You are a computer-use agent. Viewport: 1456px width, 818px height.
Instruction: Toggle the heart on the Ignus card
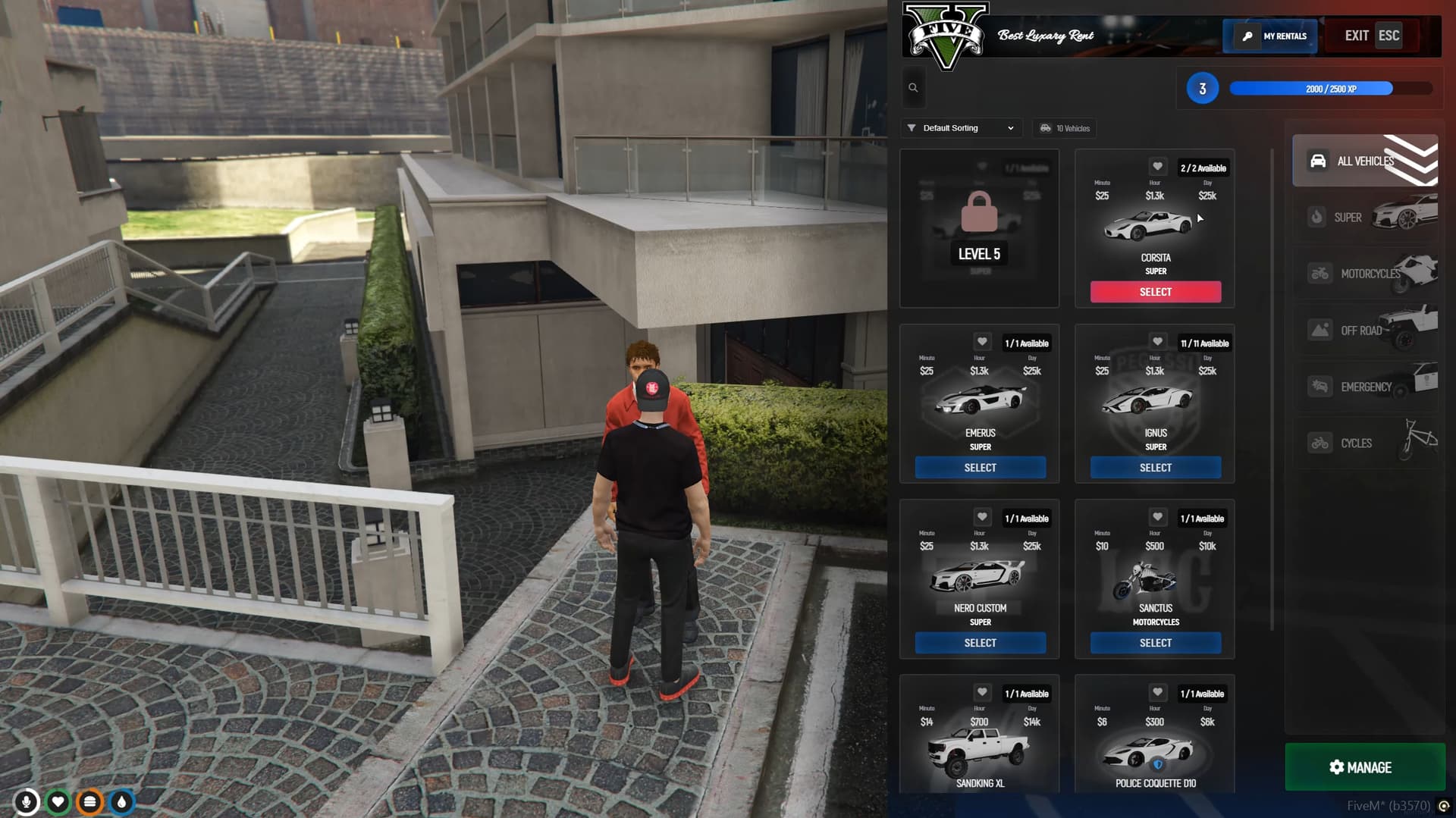[x=1157, y=341]
